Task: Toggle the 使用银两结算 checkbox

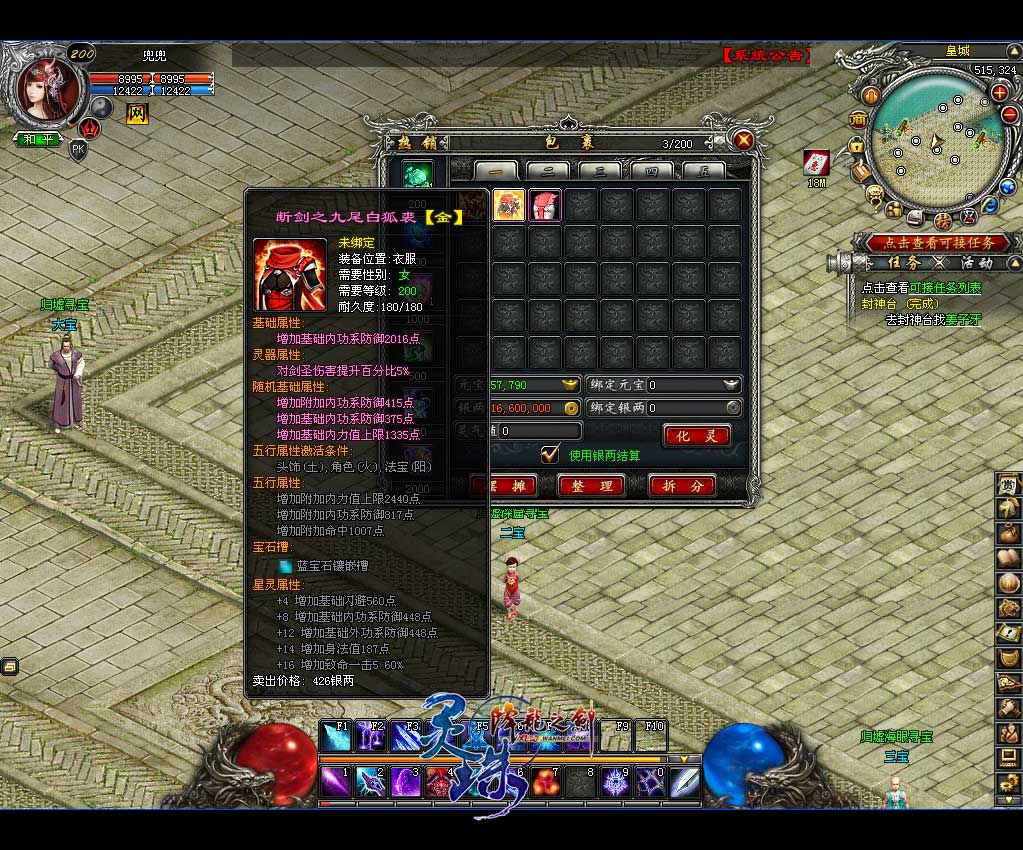Action: [550, 454]
